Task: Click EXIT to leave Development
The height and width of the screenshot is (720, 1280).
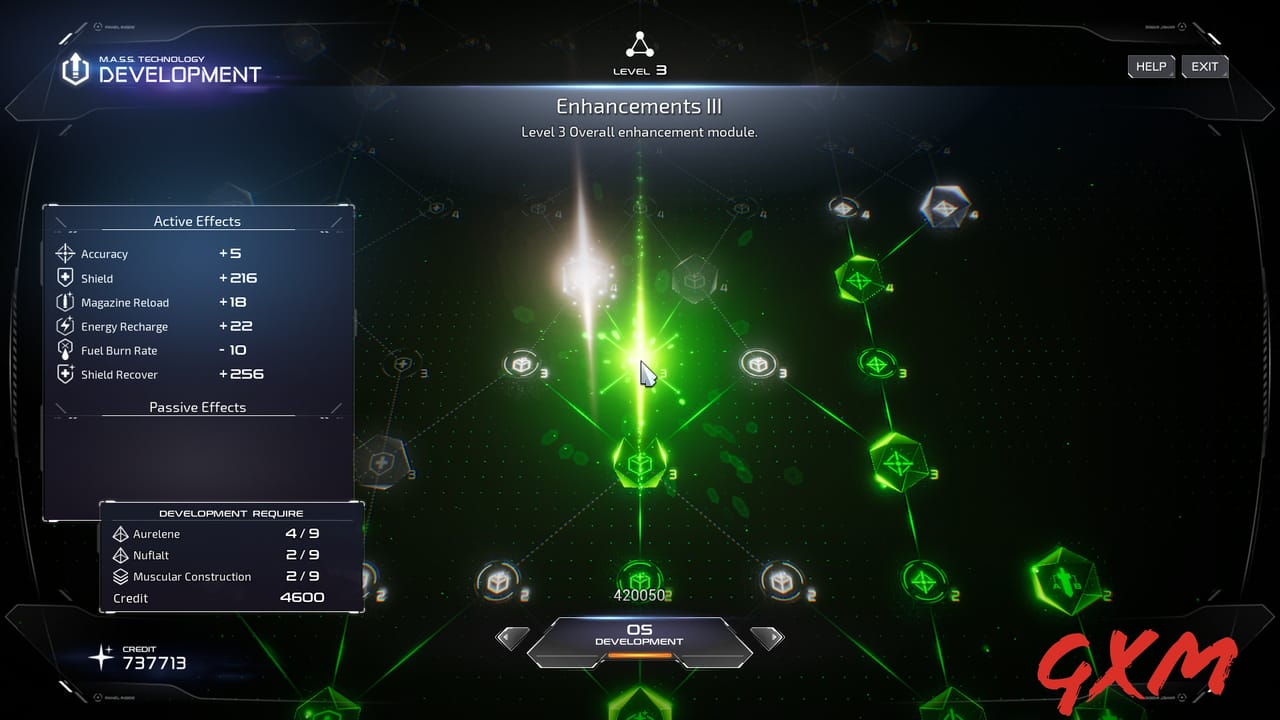Action: click(x=1204, y=66)
